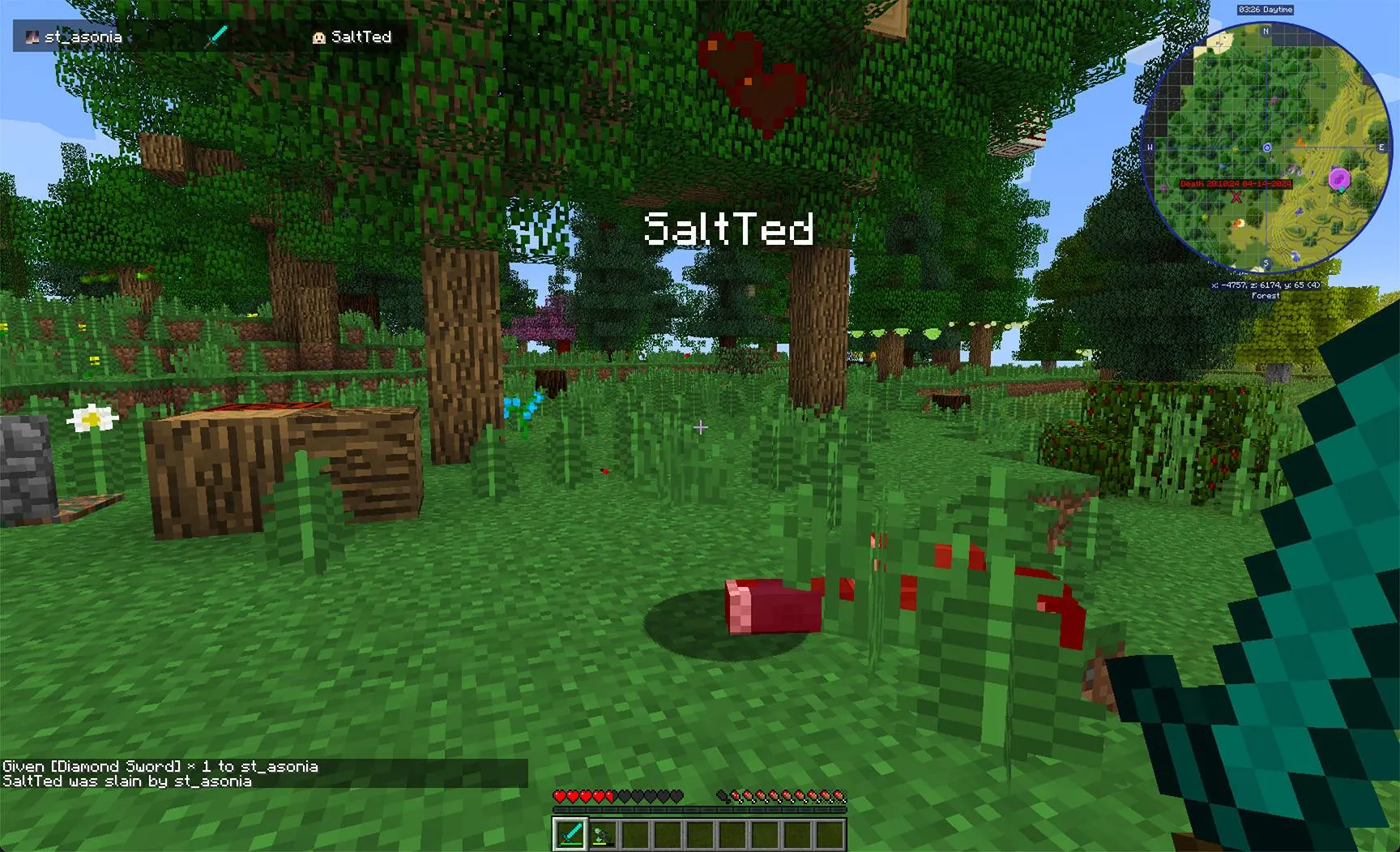Click the East marker on the minimap edge
This screenshot has width=1400, height=852.
1381,147
